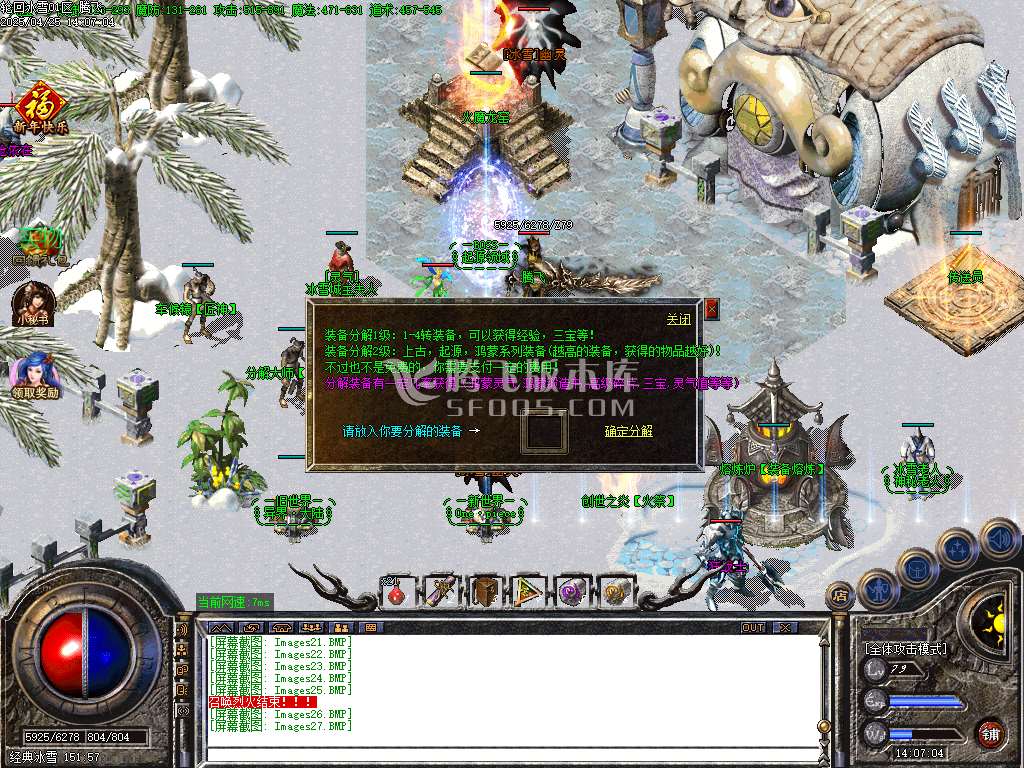Open the skills sparkle round button

pos(957,549)
